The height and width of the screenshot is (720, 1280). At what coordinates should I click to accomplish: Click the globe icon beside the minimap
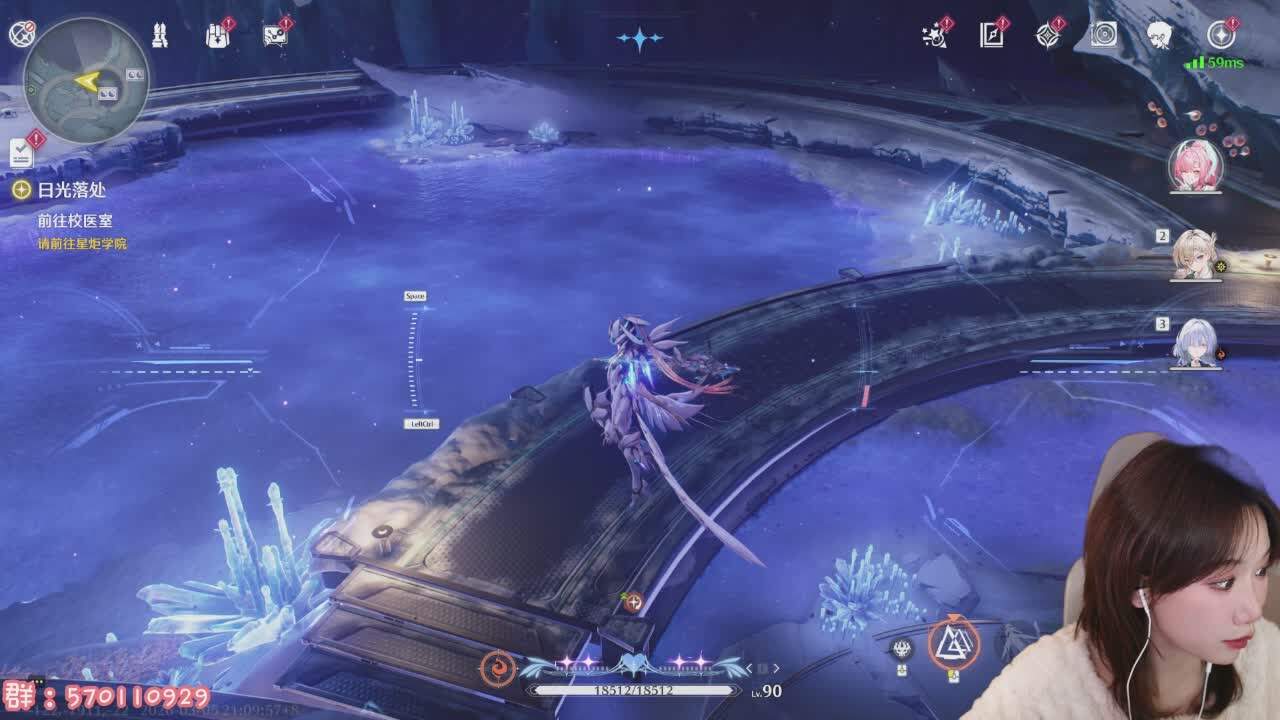(x=21, y=34)
